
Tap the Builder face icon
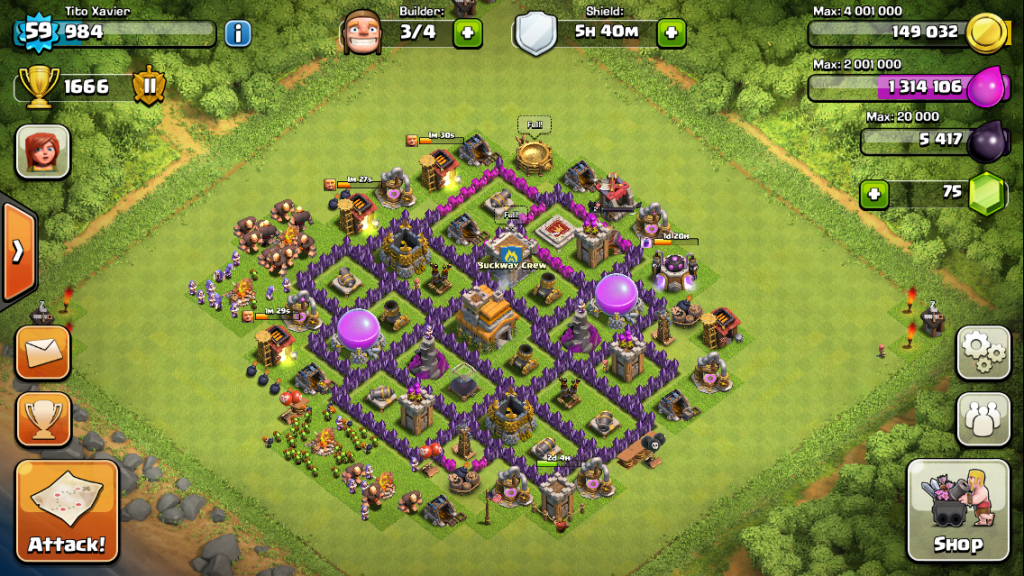(x=362, y=33)
